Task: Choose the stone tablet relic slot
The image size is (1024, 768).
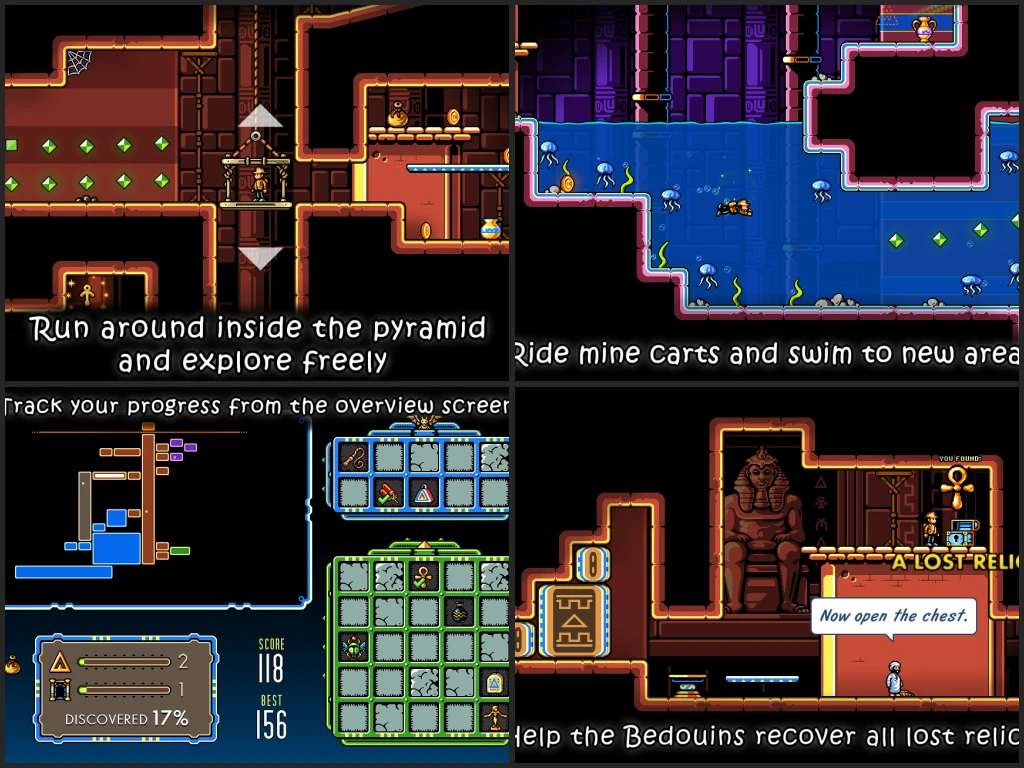Action: click(x=495, y=682)
